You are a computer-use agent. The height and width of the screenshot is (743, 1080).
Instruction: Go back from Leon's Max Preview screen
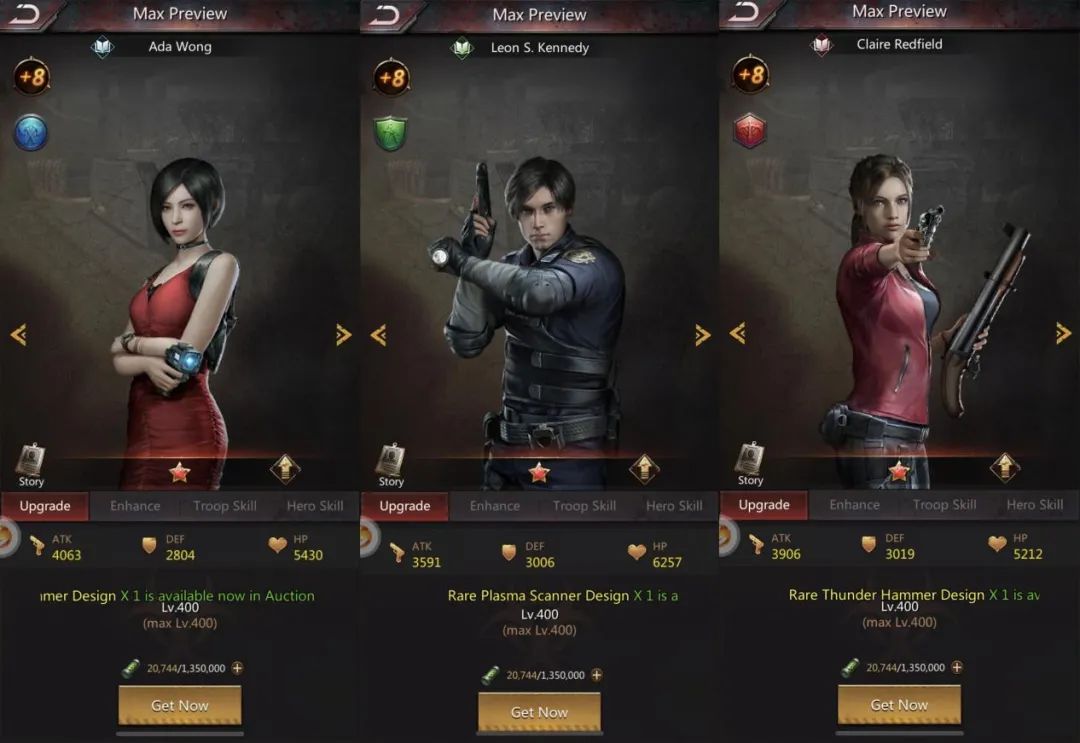point(383,15)
